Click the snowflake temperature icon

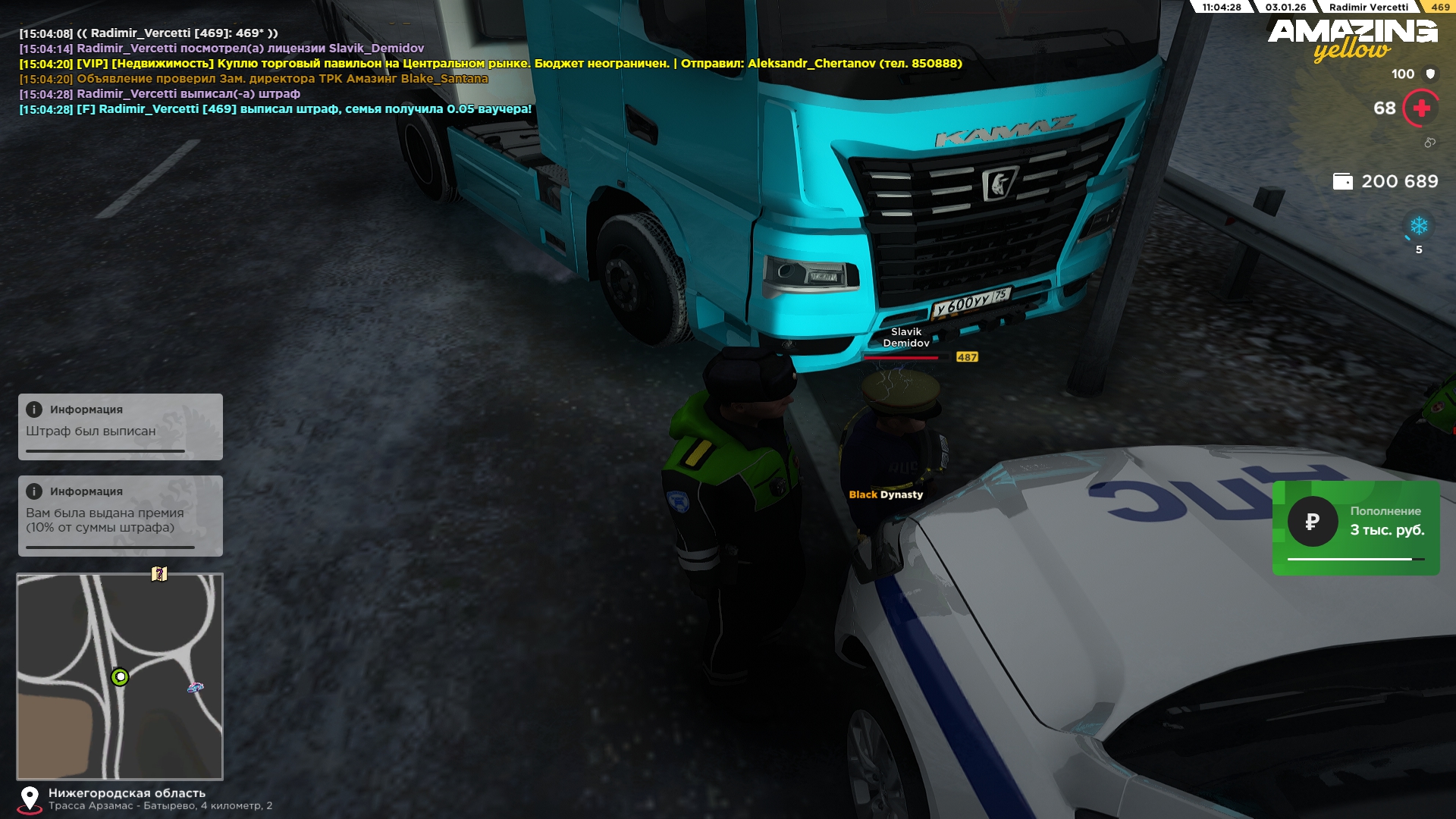1419,226
